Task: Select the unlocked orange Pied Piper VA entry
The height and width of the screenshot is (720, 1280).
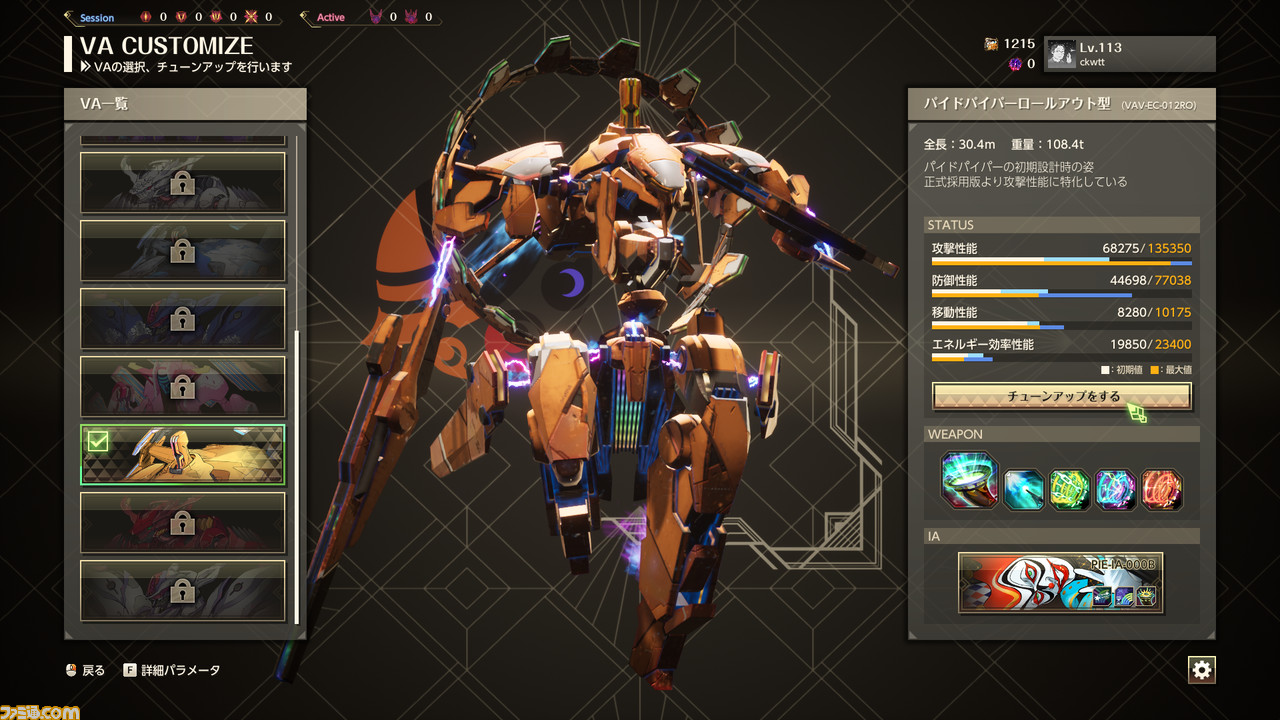Action: coord(182,455)
